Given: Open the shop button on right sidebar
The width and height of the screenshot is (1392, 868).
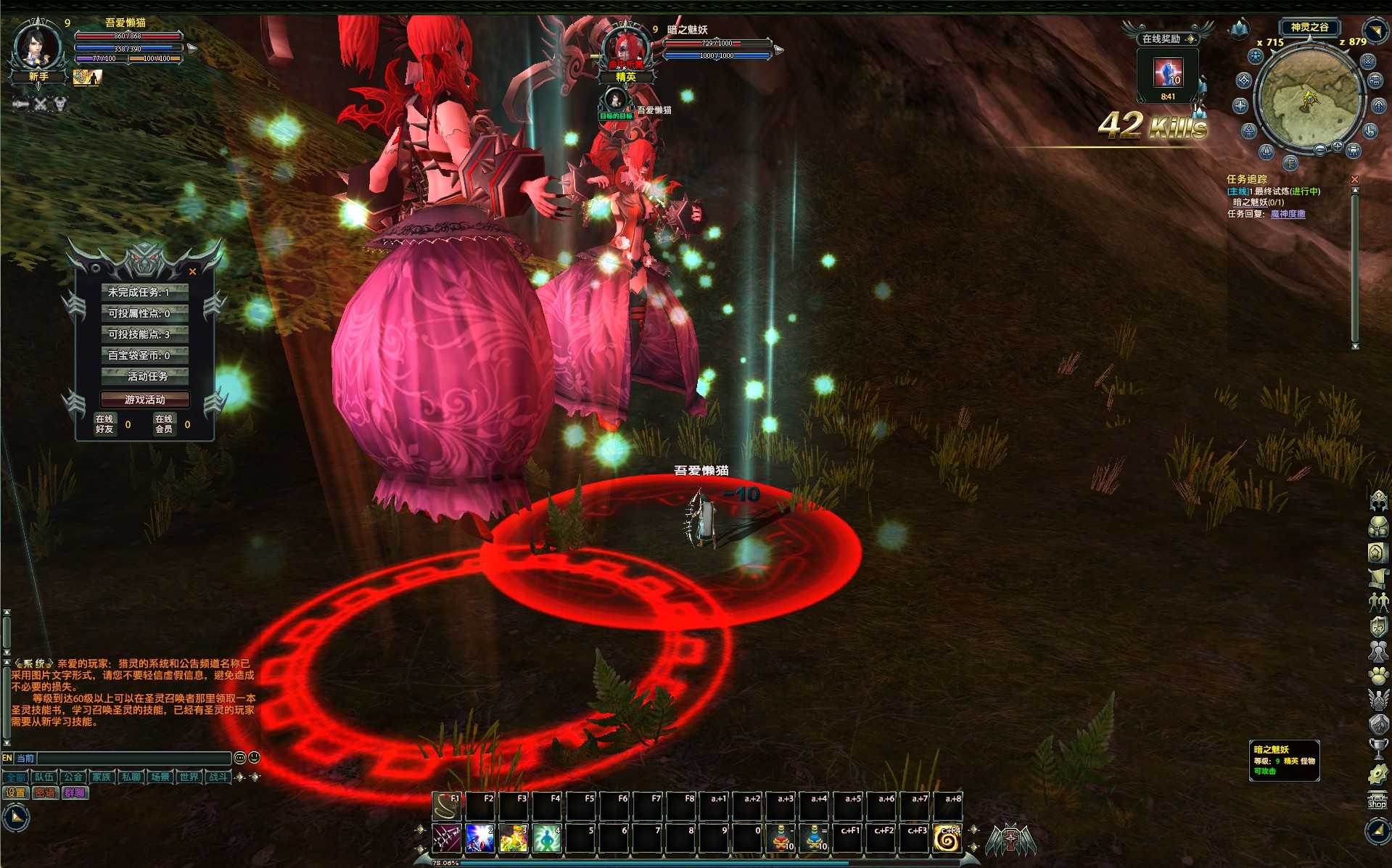Looking at the screenshot, I should 1377,801.
